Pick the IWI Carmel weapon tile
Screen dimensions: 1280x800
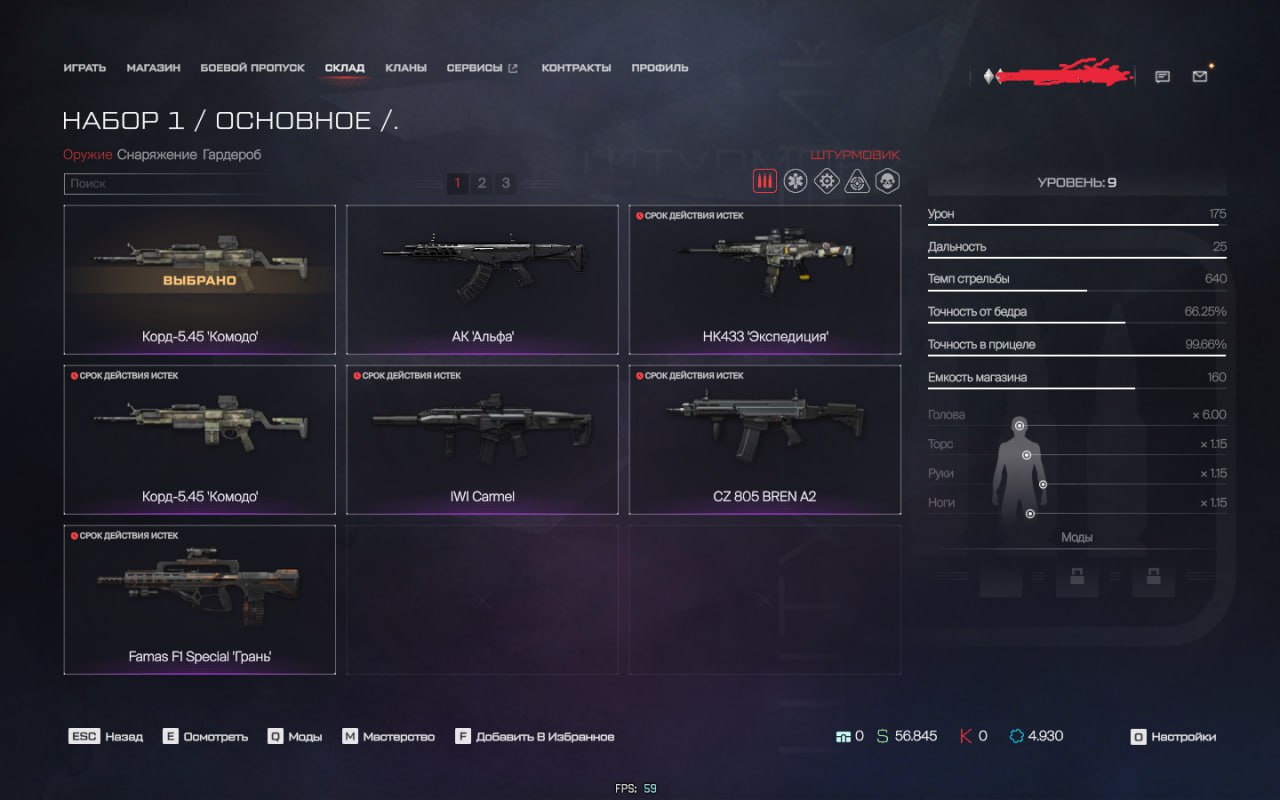482,439
